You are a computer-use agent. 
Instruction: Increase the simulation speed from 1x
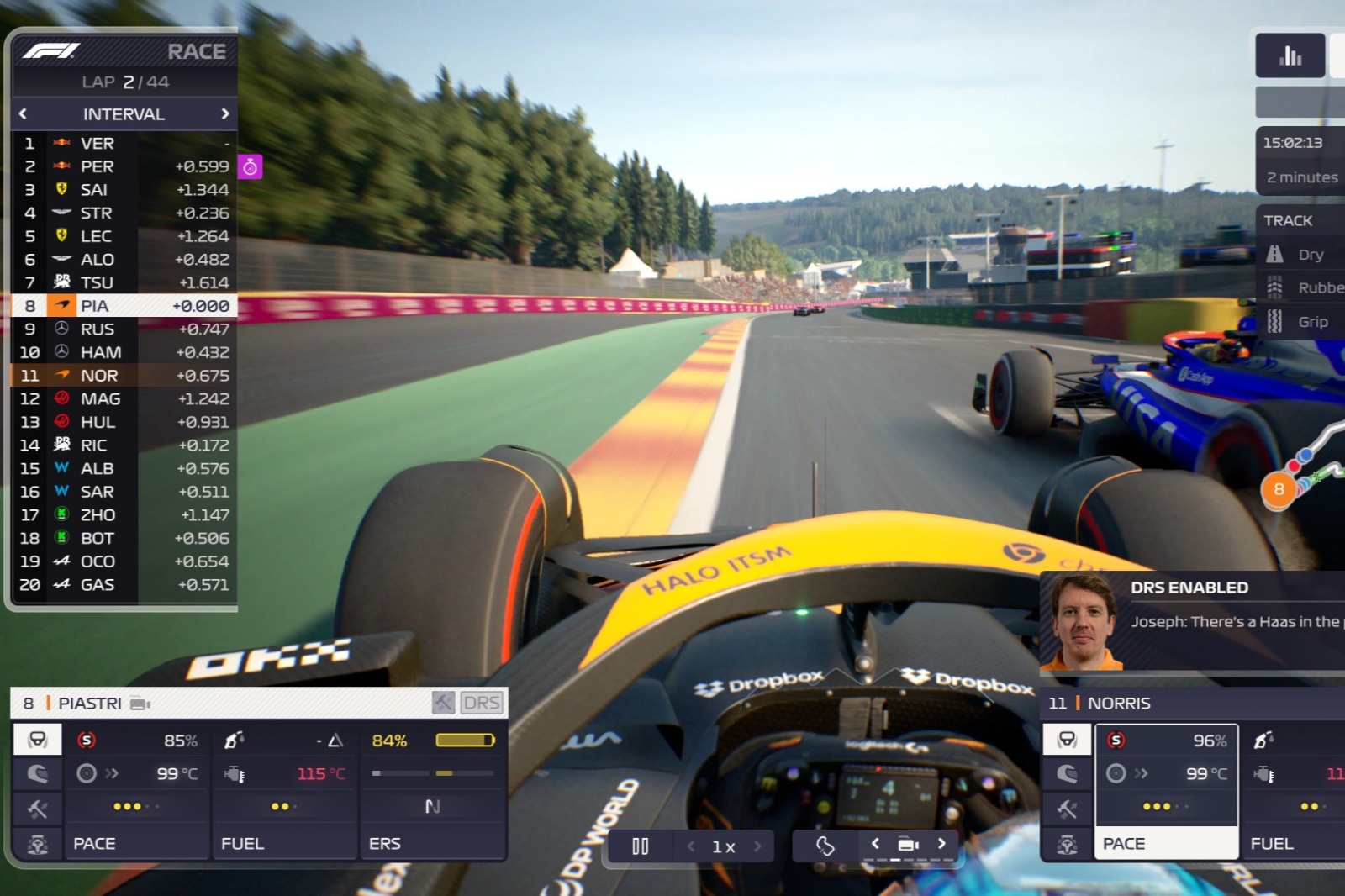click(757, 846)
